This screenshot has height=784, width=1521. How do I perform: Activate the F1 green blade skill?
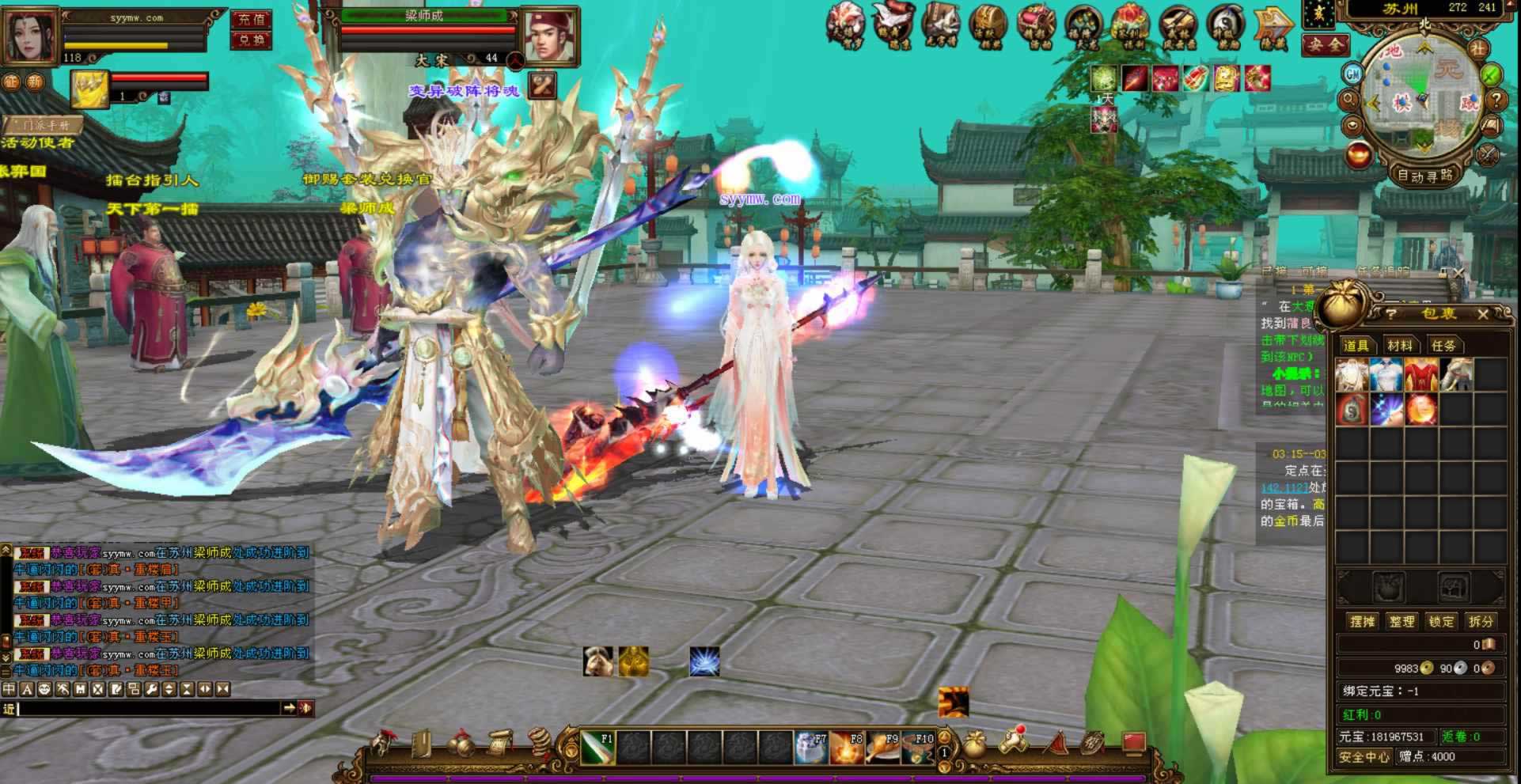(x=597, y=748)
